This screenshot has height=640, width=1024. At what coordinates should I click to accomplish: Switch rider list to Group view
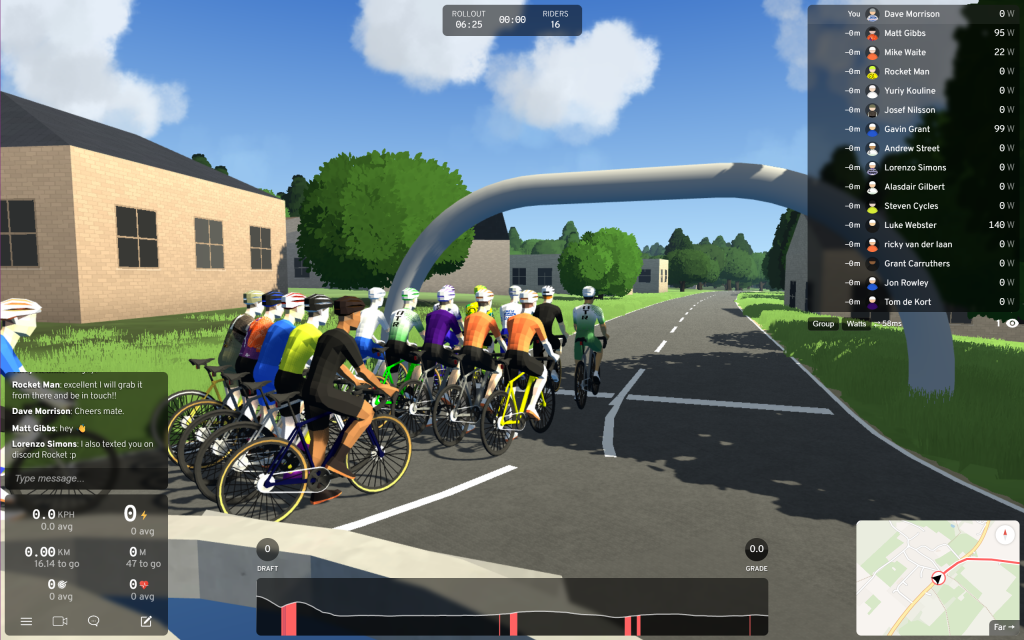[823, 324]
